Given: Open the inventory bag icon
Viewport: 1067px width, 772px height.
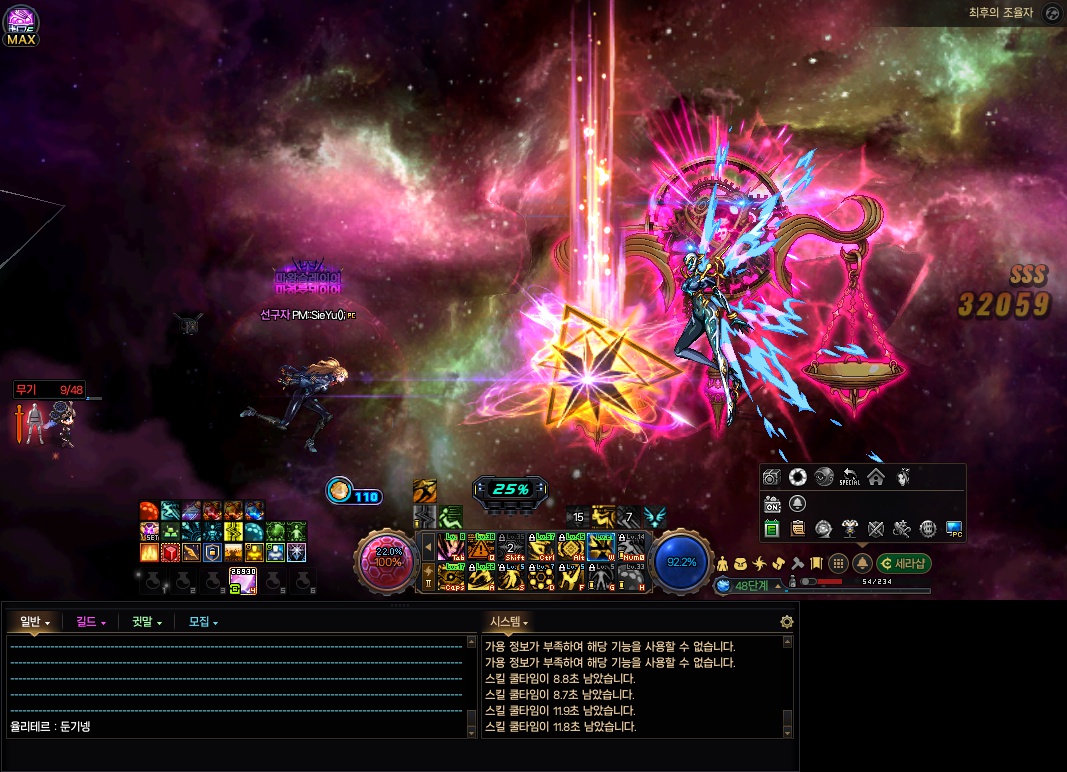Looking at the screenshot, I should (x=742, y=564).
